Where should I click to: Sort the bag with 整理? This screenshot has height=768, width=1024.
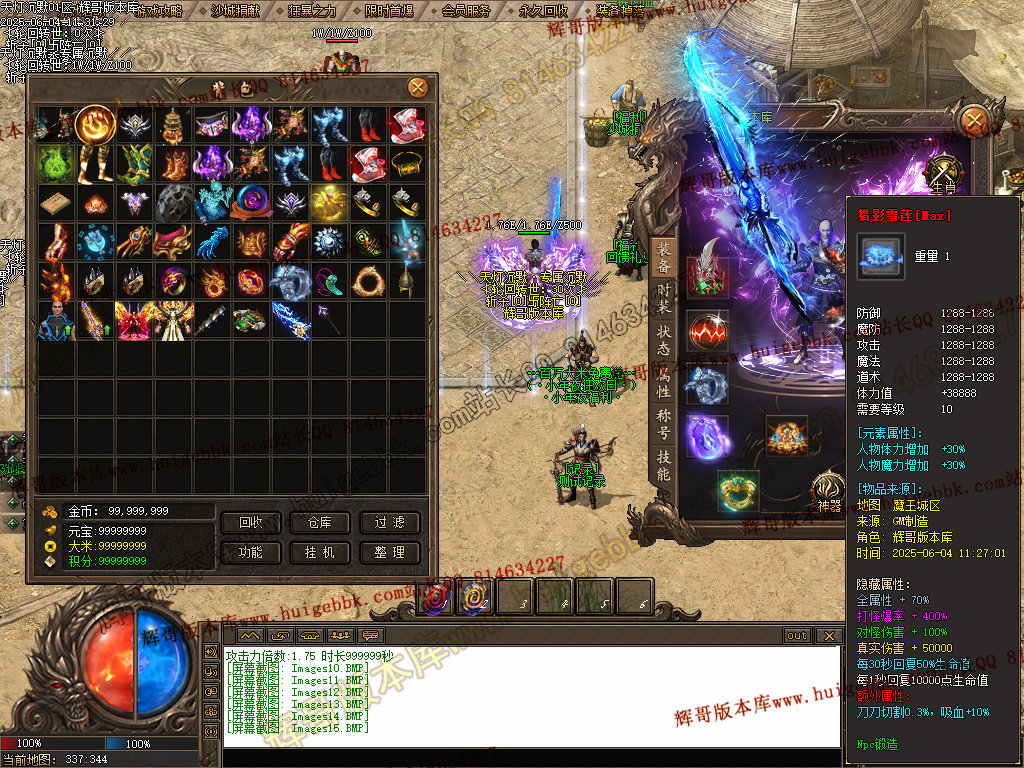pos(390,552)
